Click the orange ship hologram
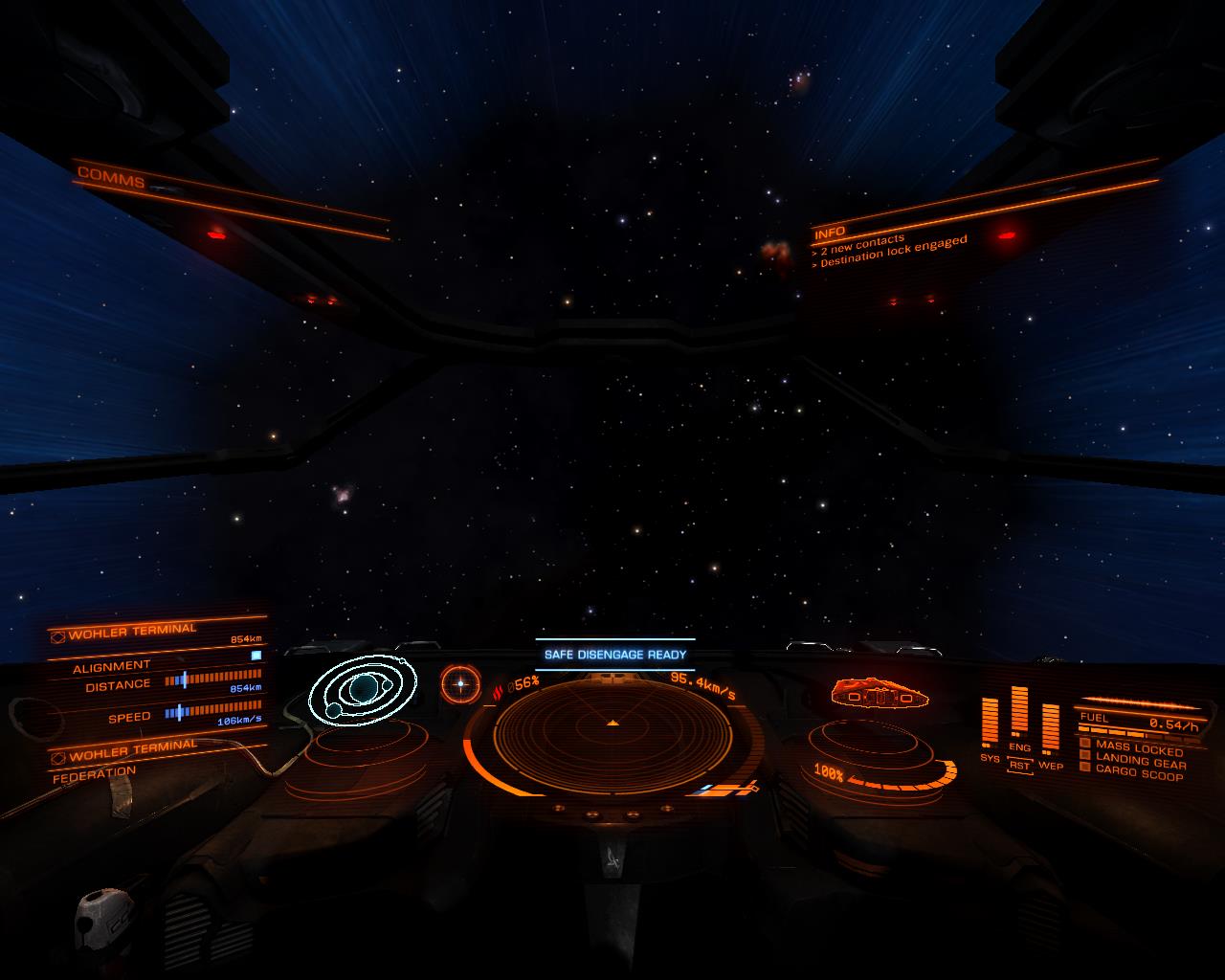1225x980 pixels. click(x=878, y=693)
